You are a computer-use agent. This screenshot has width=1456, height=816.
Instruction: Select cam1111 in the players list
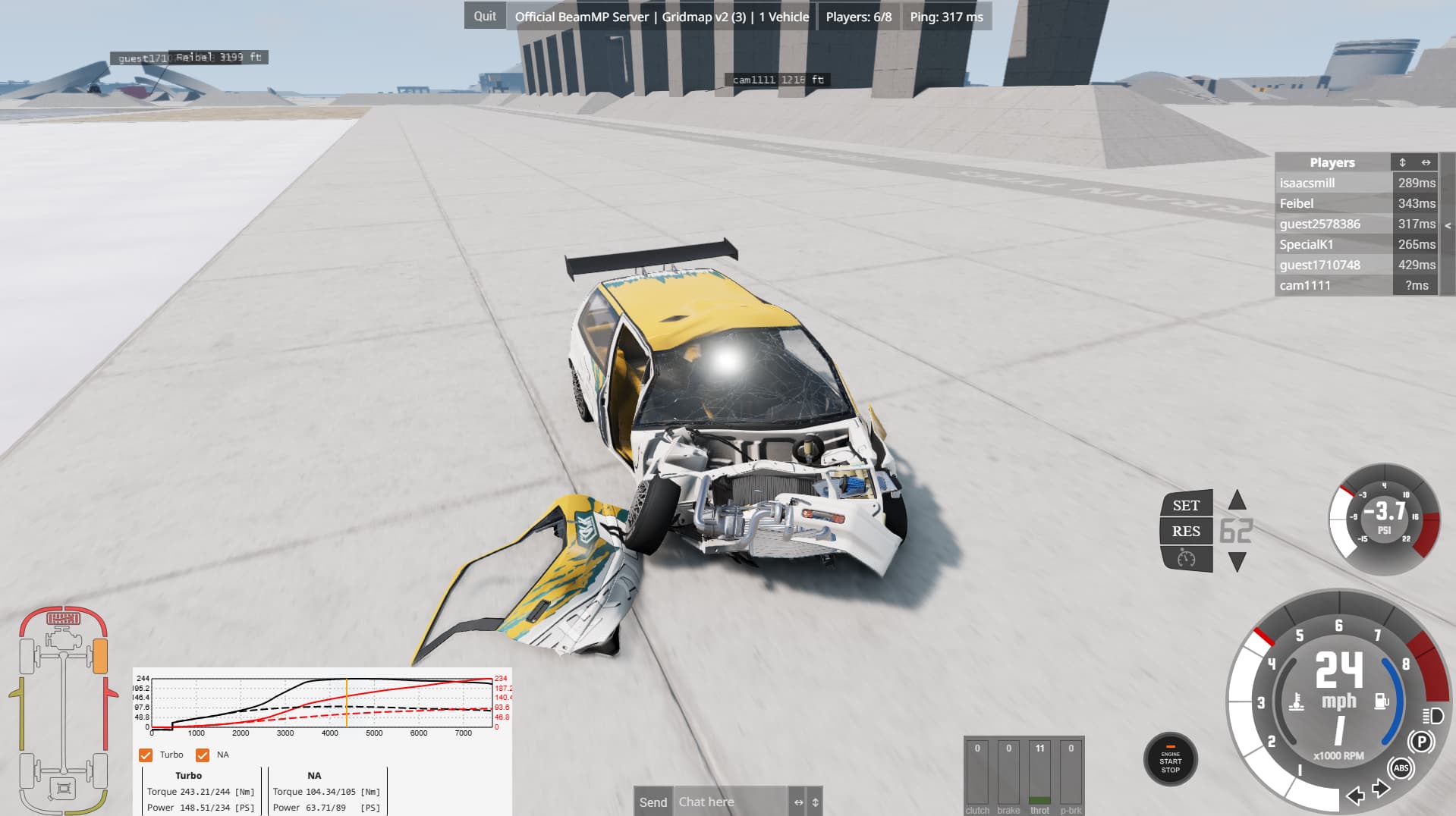click(1304, 285)
